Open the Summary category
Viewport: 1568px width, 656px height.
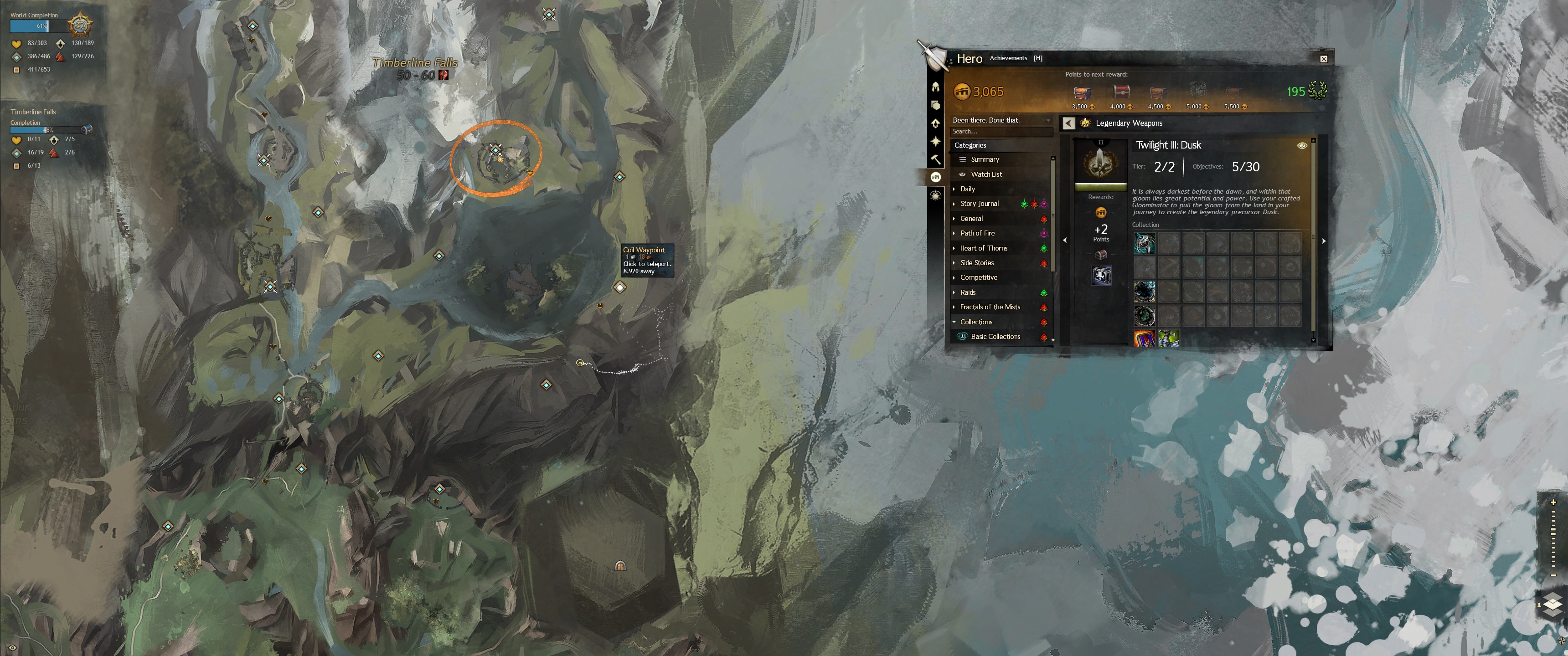pos(984,159)
